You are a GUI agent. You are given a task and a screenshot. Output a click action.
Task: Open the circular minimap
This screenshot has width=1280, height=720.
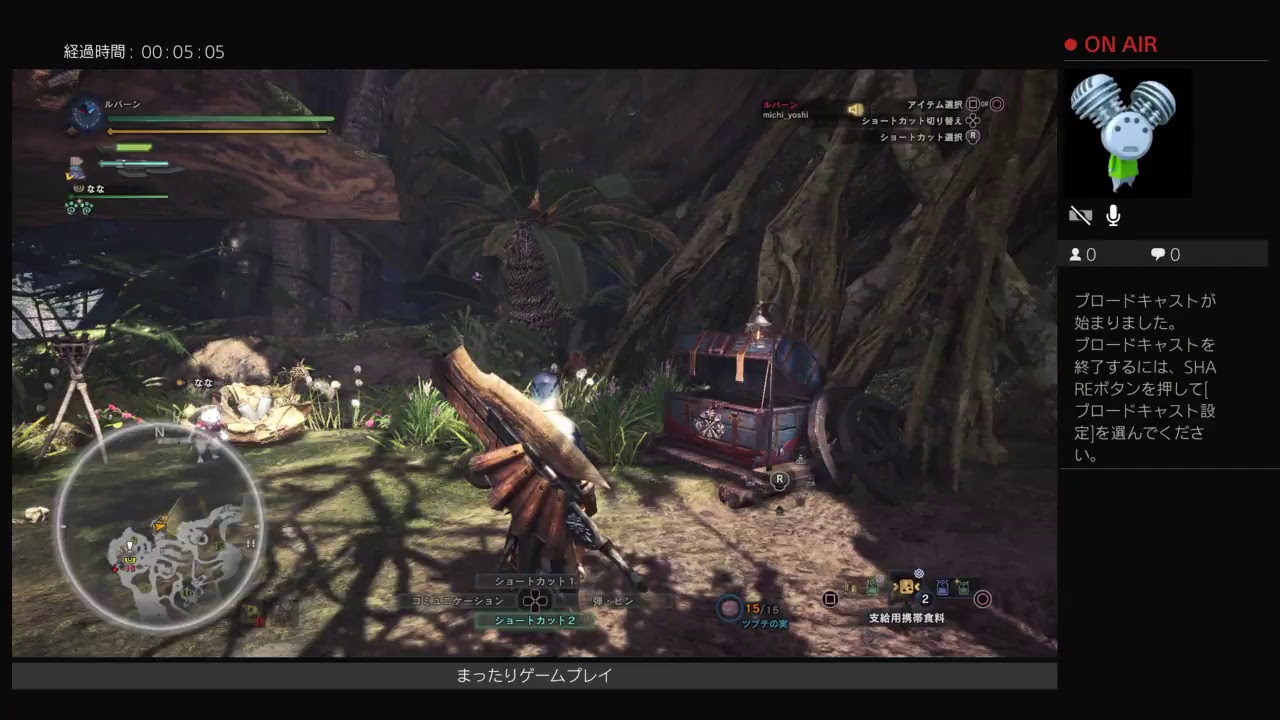160,527
